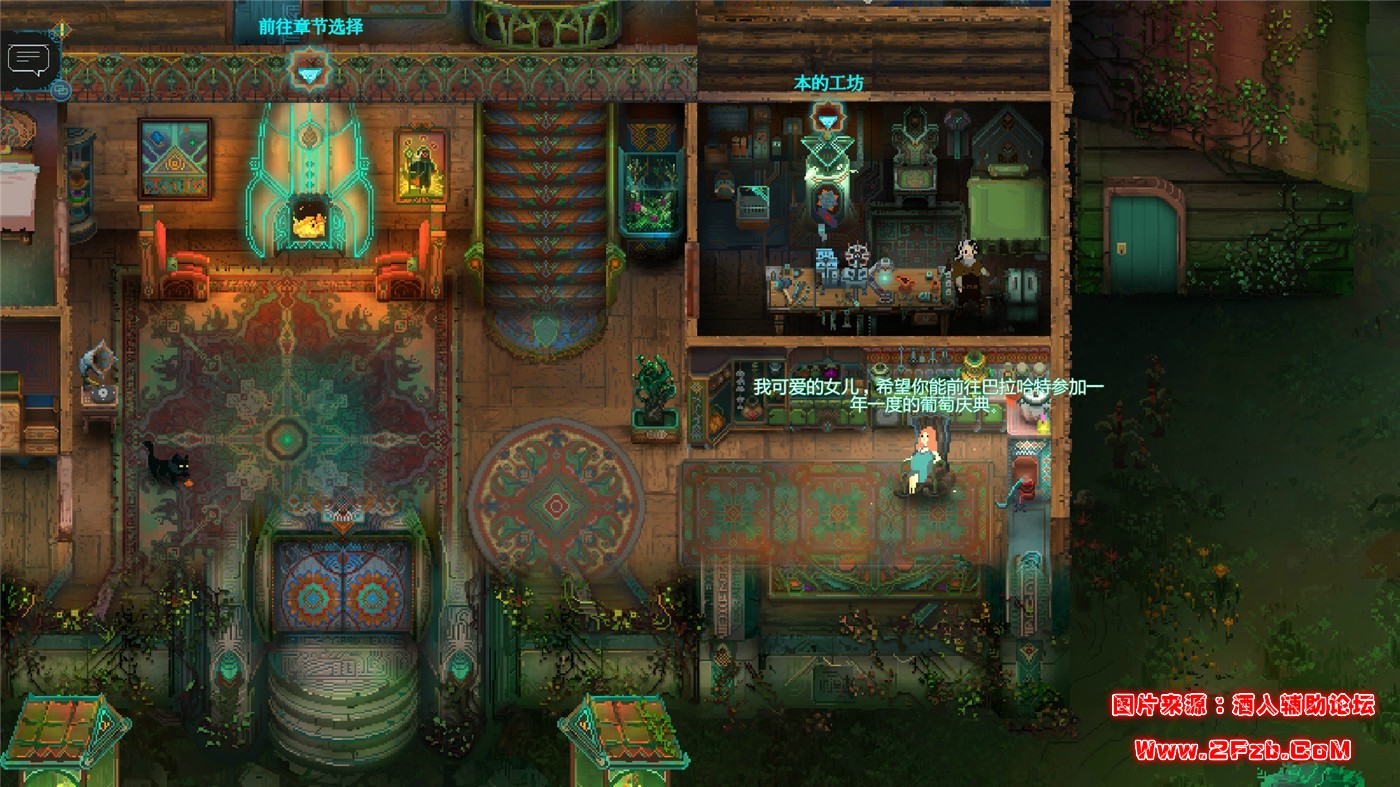Click the chain-link badge under the message log
The height and width of the screenshot is (787, 1400).
[x=60, y=90]
